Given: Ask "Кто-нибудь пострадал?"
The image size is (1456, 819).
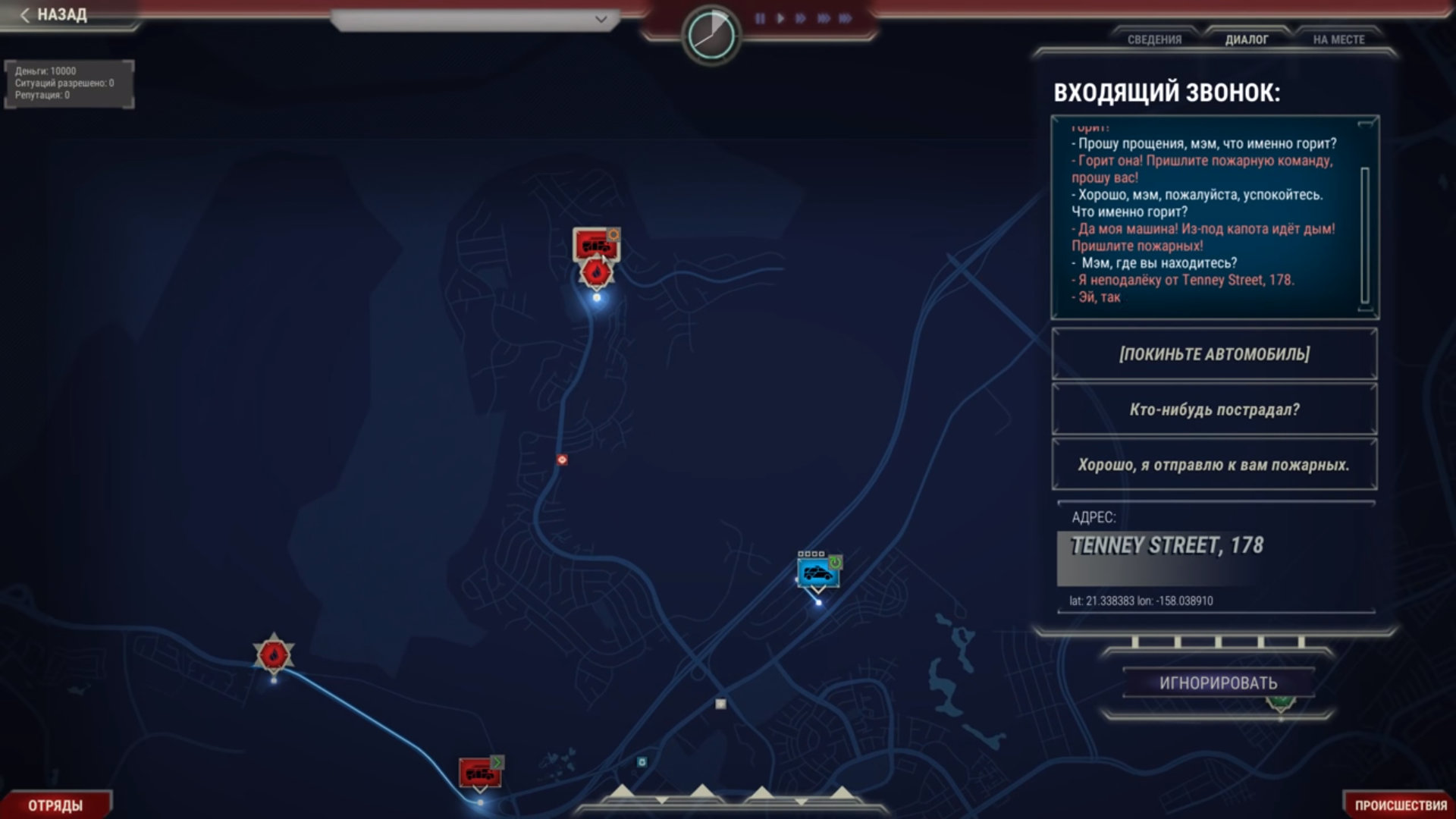Looking at the screenshot, I should tap(1214, 409).
